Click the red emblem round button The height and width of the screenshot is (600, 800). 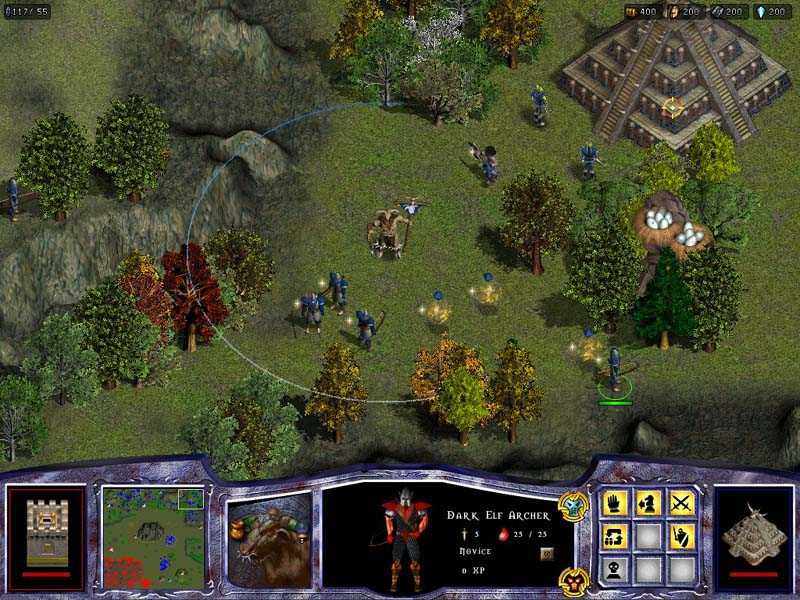[x=571, y=577]
